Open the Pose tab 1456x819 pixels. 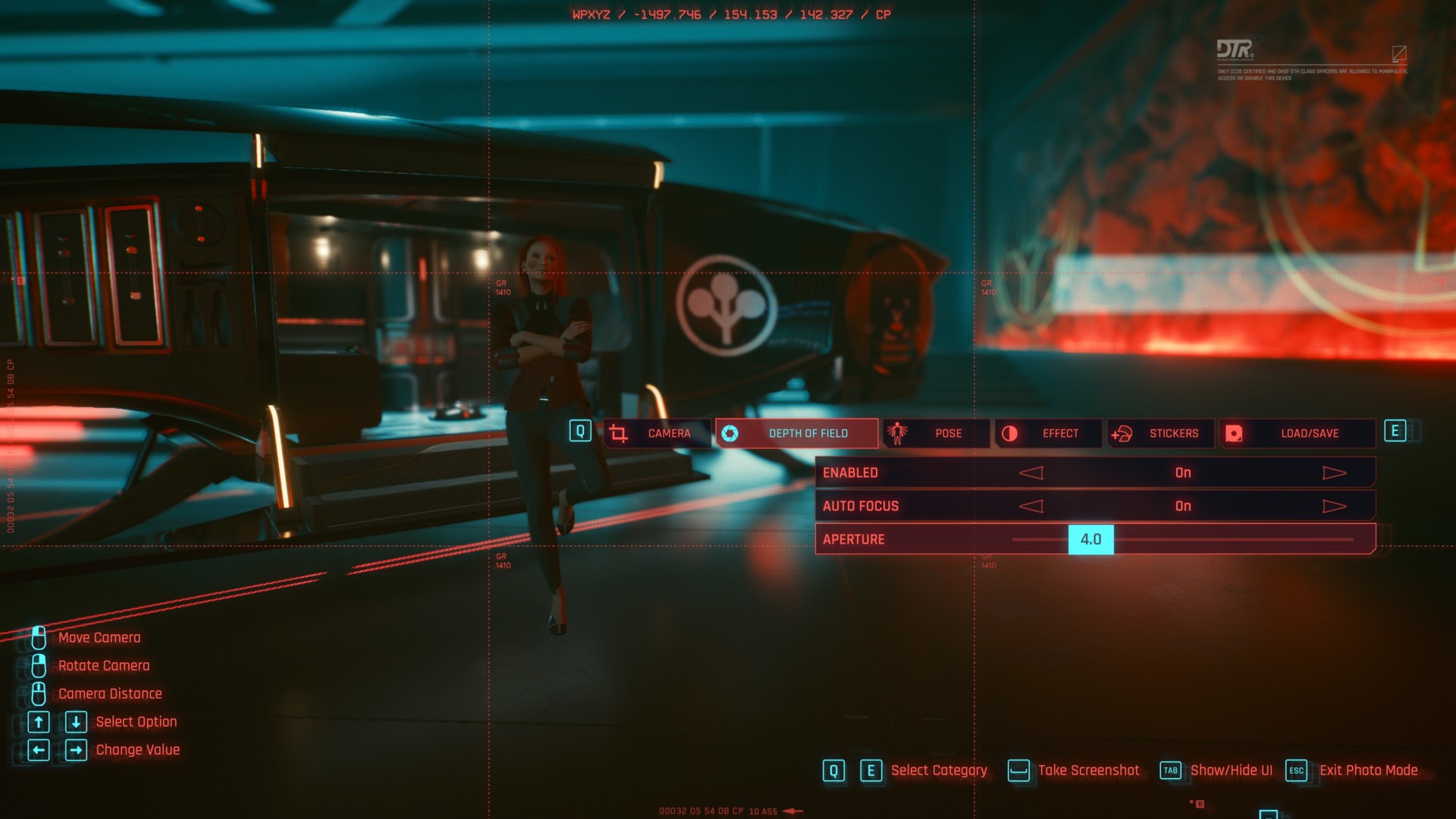pyautogui.click(x=937, y=433)
